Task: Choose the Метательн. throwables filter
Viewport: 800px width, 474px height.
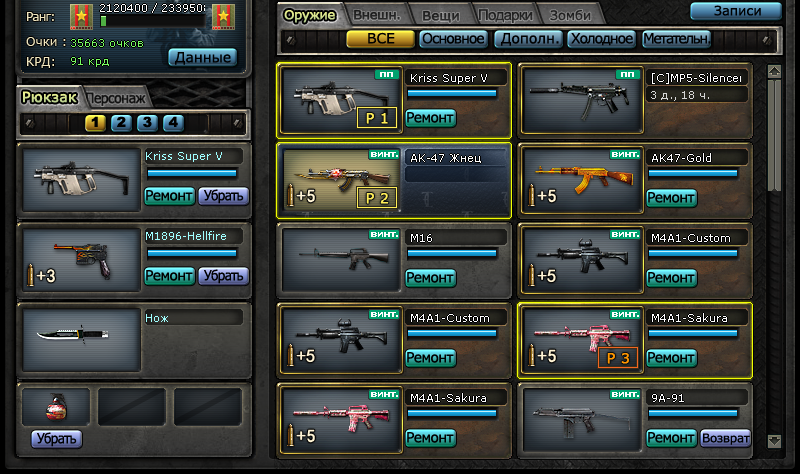Action: click(x=676, y=39)
